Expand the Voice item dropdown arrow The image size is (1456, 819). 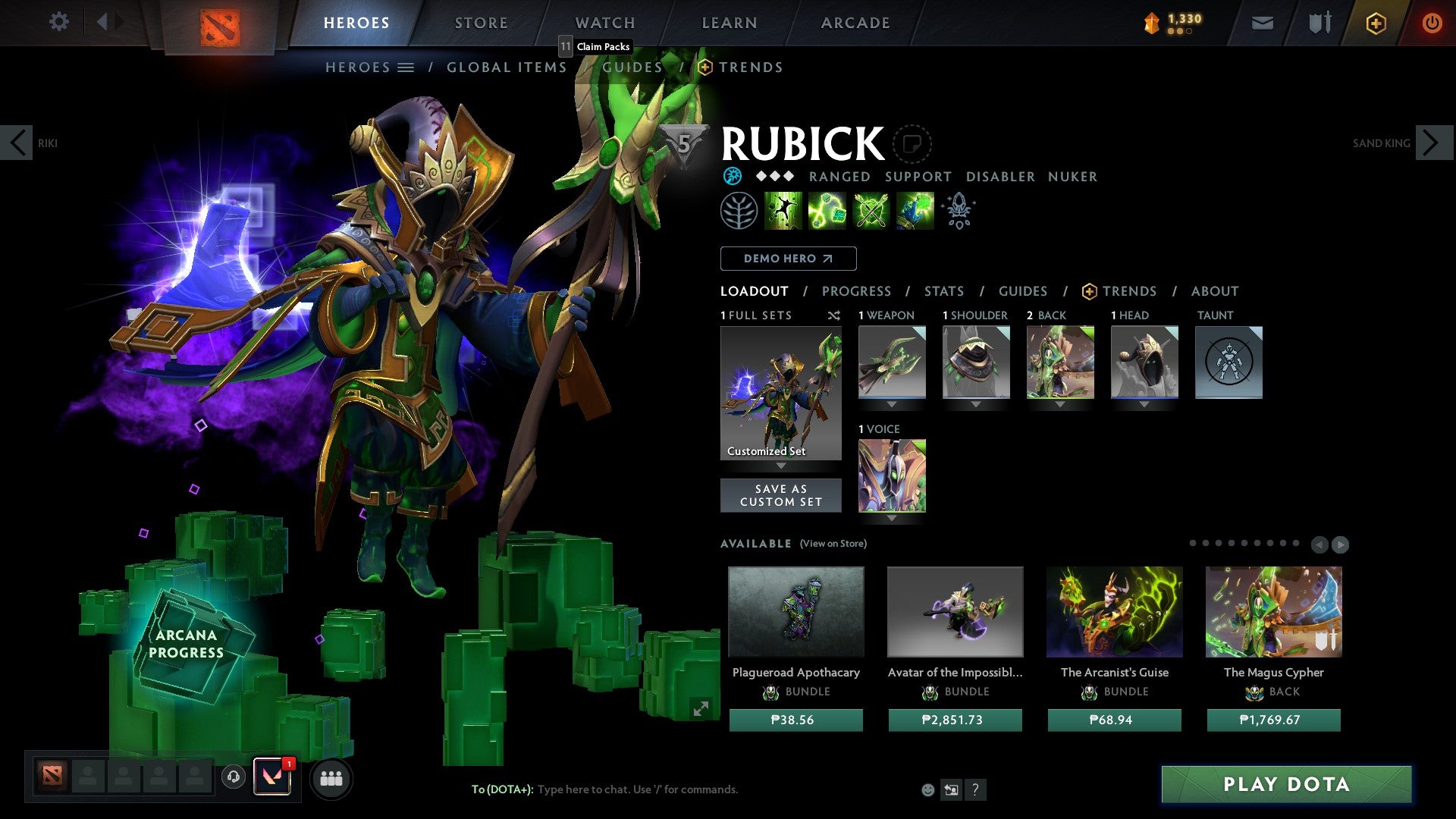(892, 519)
